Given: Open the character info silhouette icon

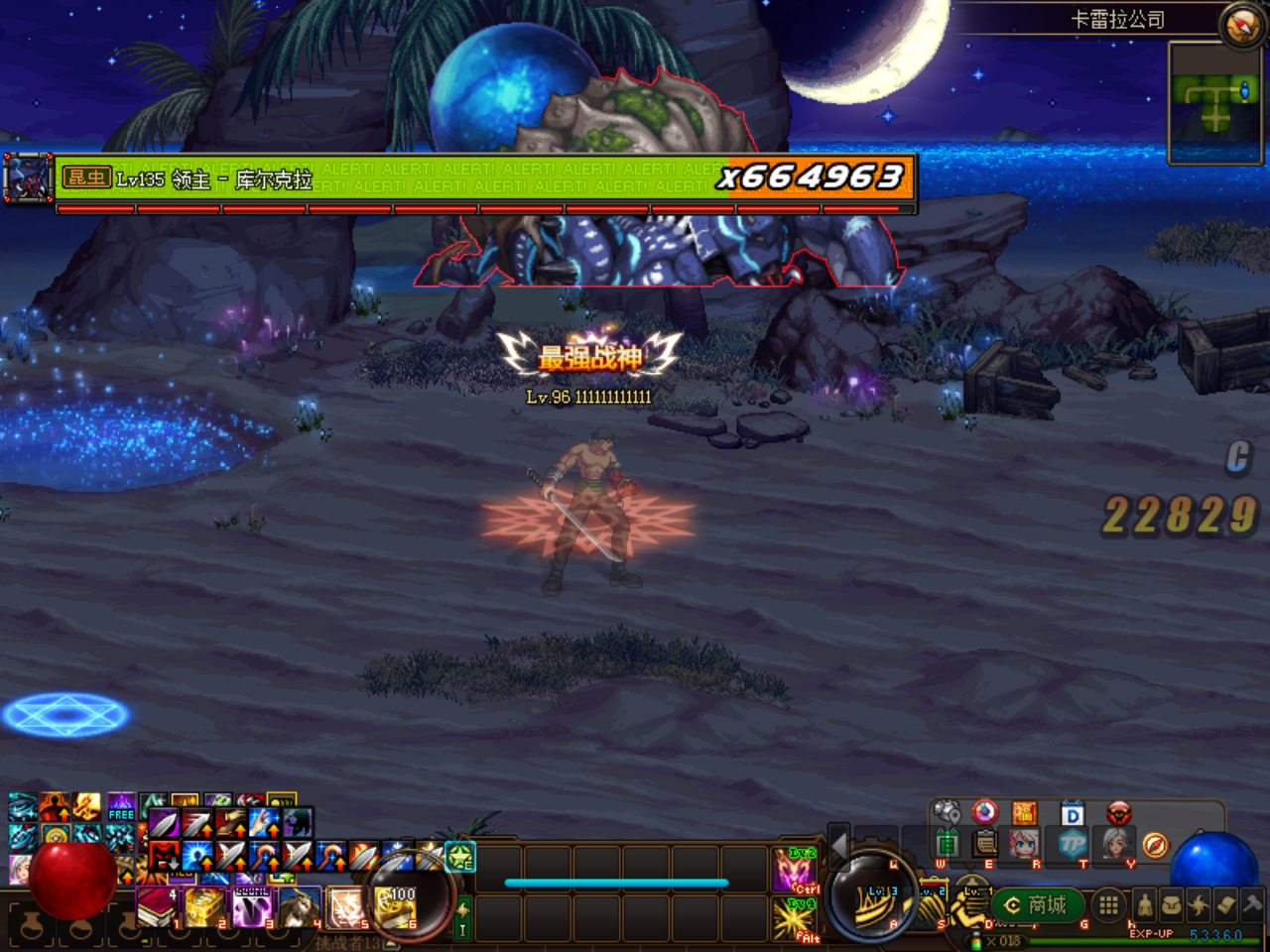Looking at the screenshot, I should (1144, 904).
